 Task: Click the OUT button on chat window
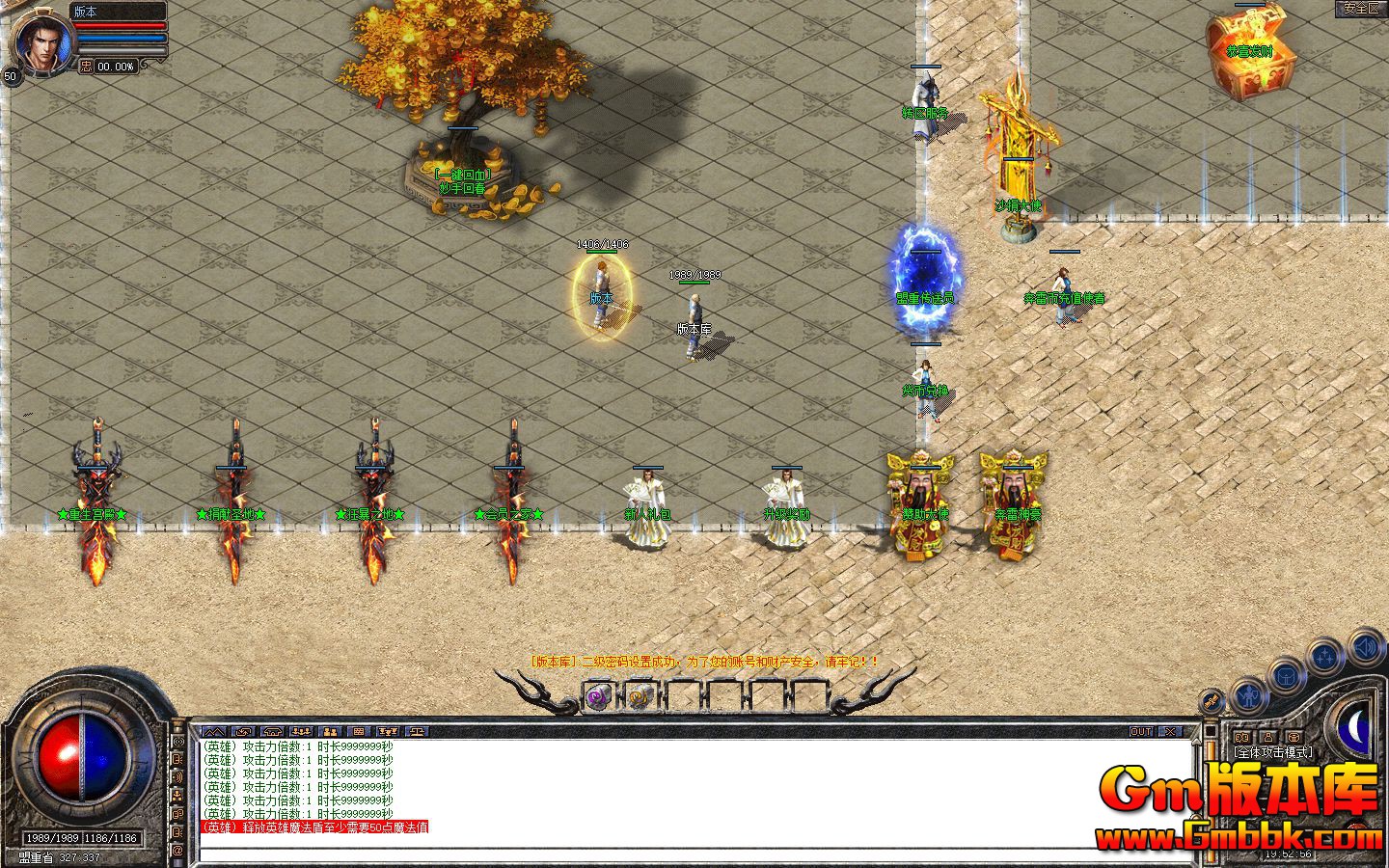click(1141, 731)
